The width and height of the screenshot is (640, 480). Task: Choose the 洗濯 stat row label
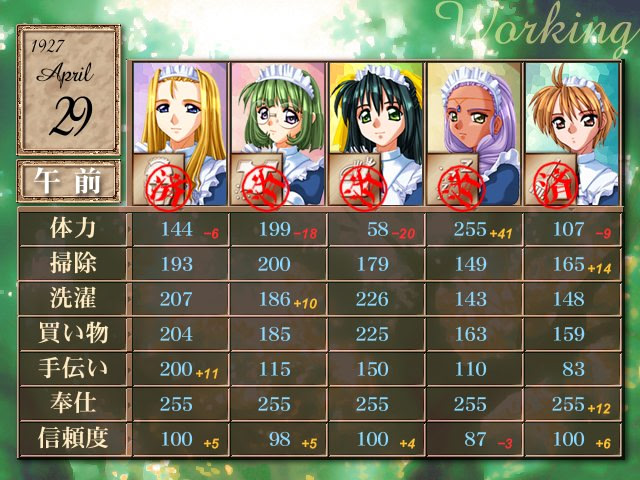point(73,298)
